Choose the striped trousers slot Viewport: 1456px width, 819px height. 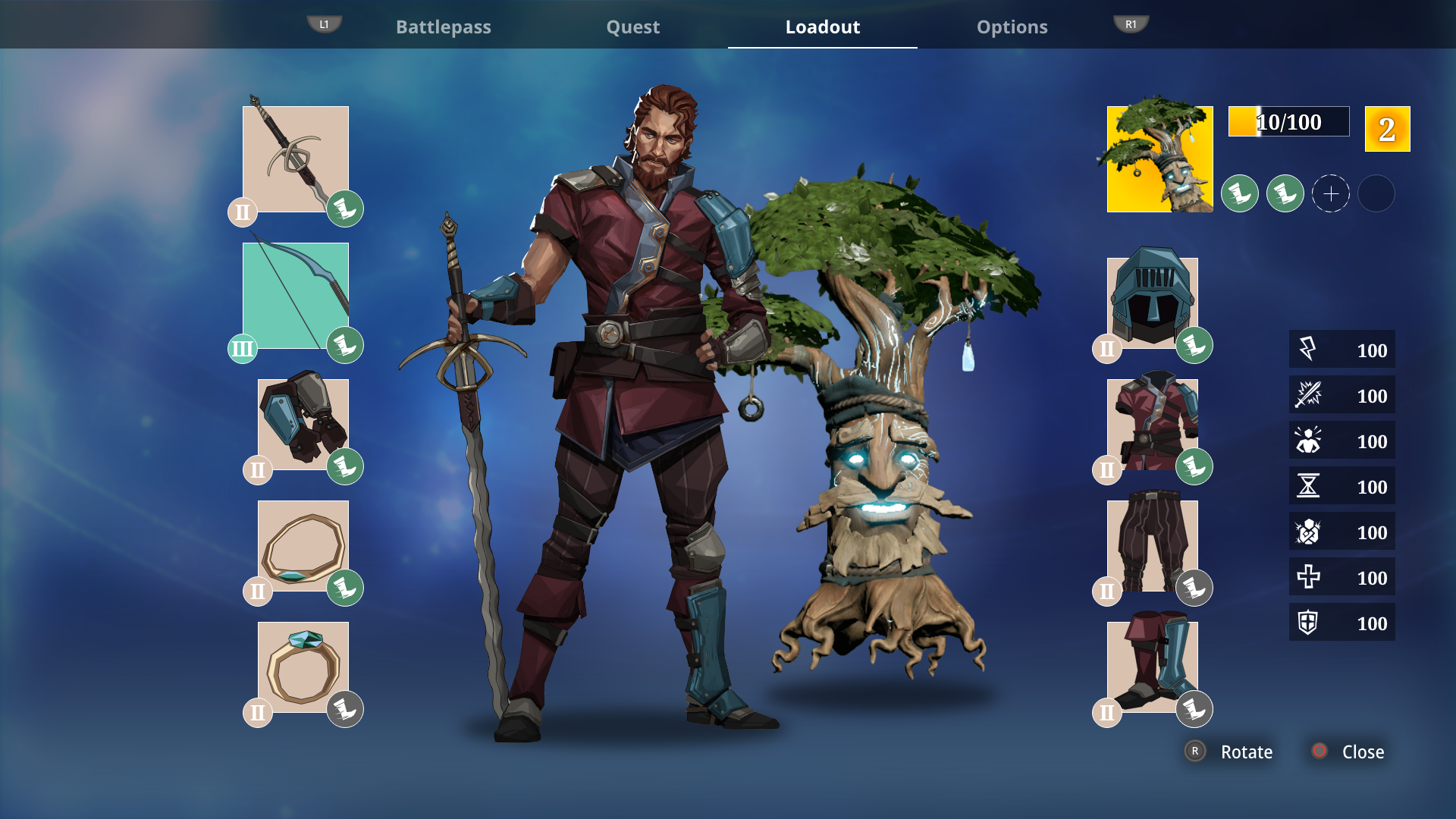(x=1153, y=546)
